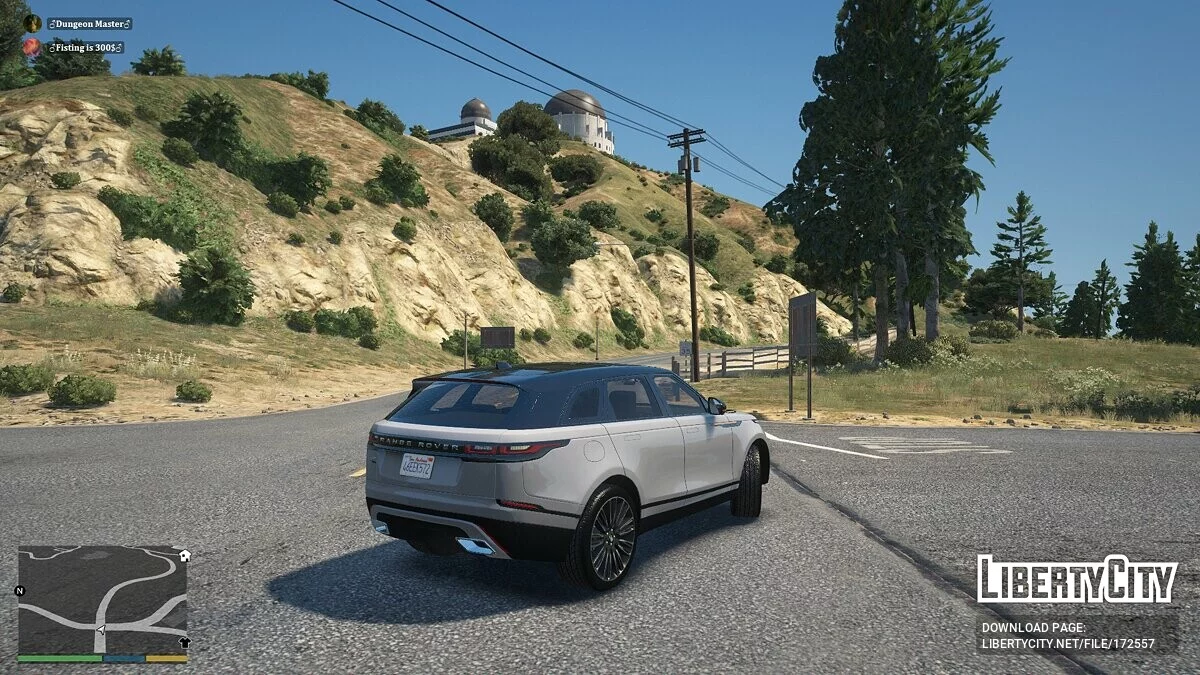Select the Dungeon Master voice overlay user
Viewport: 1200px width, 675px height.
pyautogui.click(x=89, y=23)
